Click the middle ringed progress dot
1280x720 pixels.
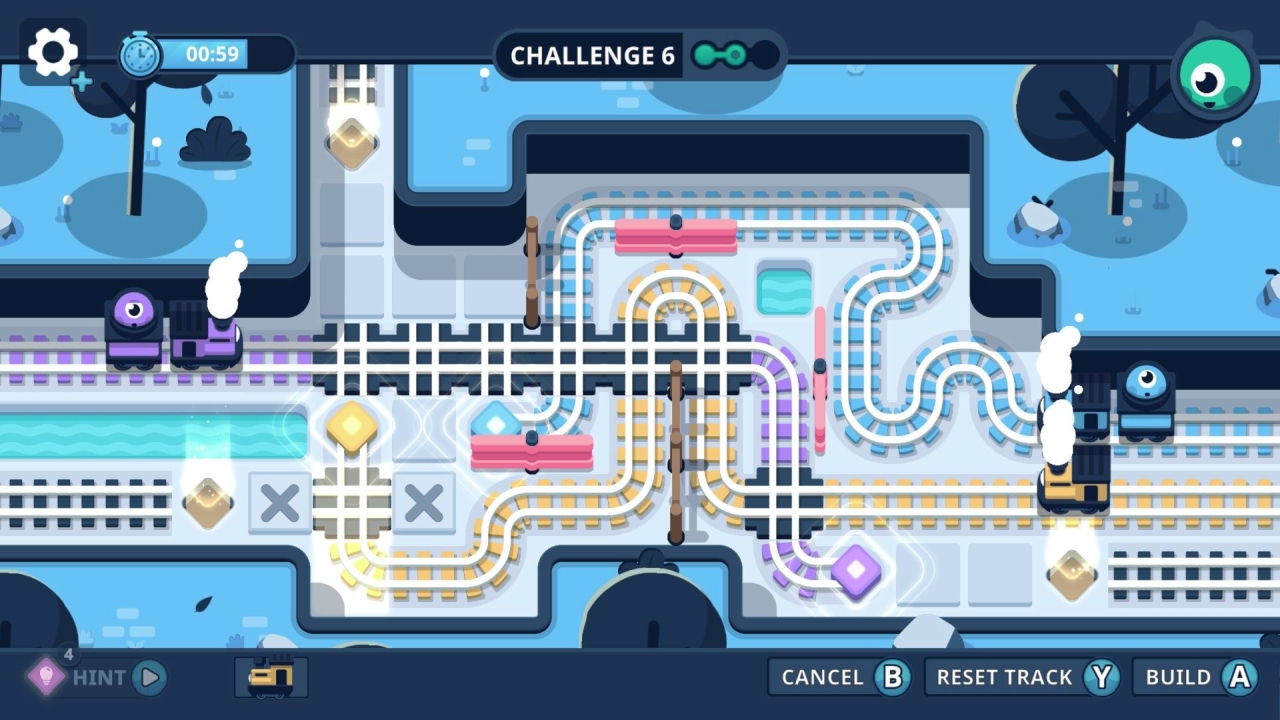tap(735, 54)
